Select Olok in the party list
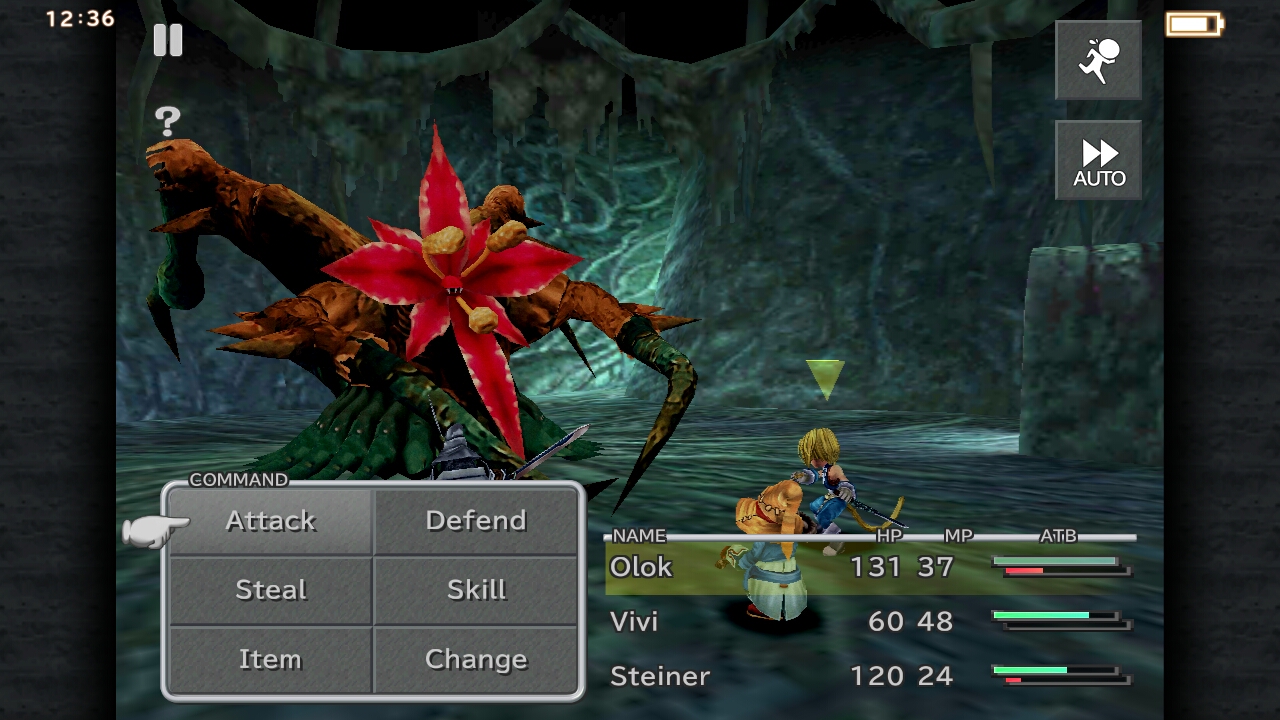1280x720 pixels. (x=641, y=567)
